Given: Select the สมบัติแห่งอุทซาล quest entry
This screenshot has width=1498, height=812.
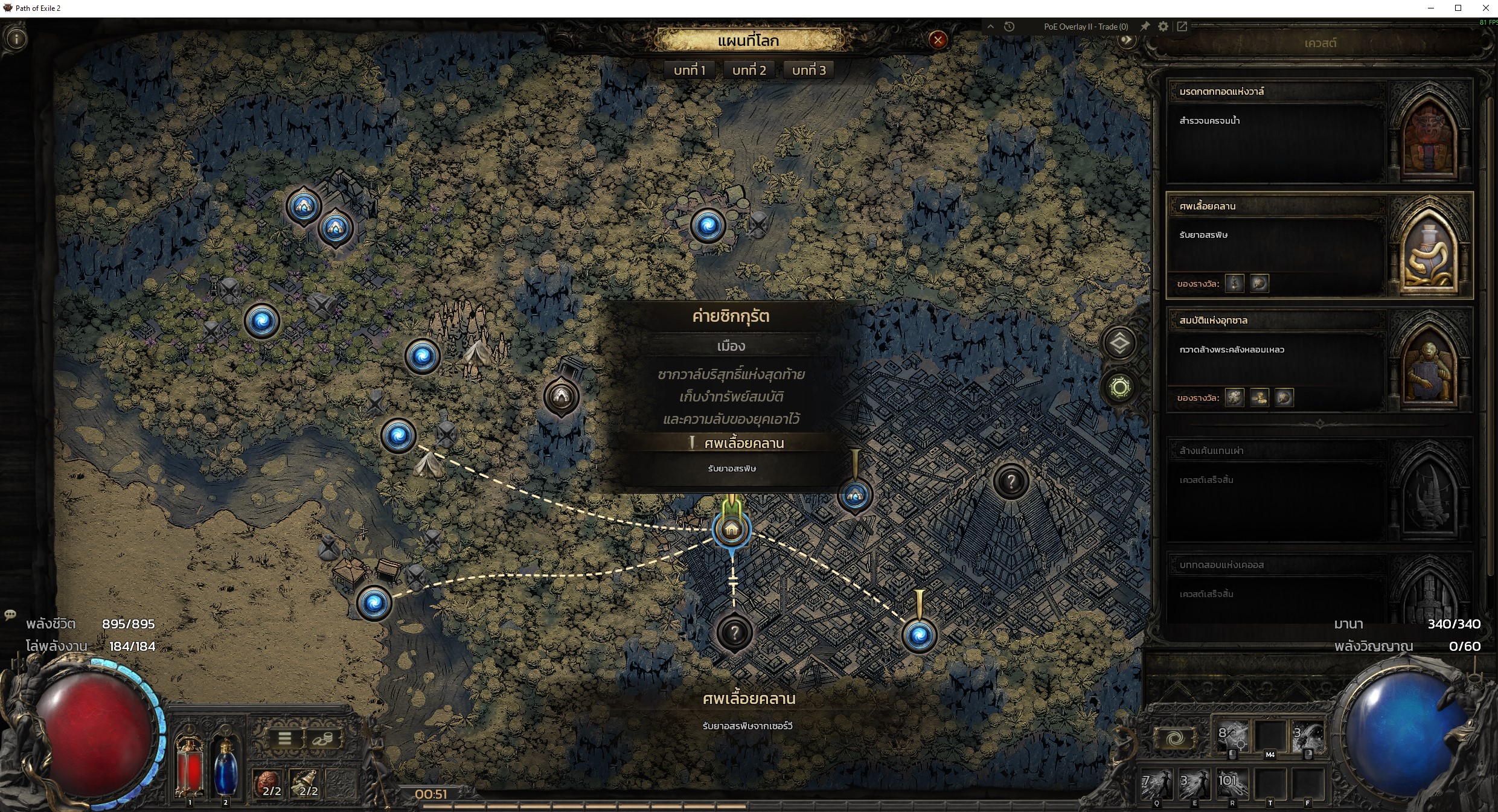Looking at the screenshot, I should click(x=1275, y=359).
